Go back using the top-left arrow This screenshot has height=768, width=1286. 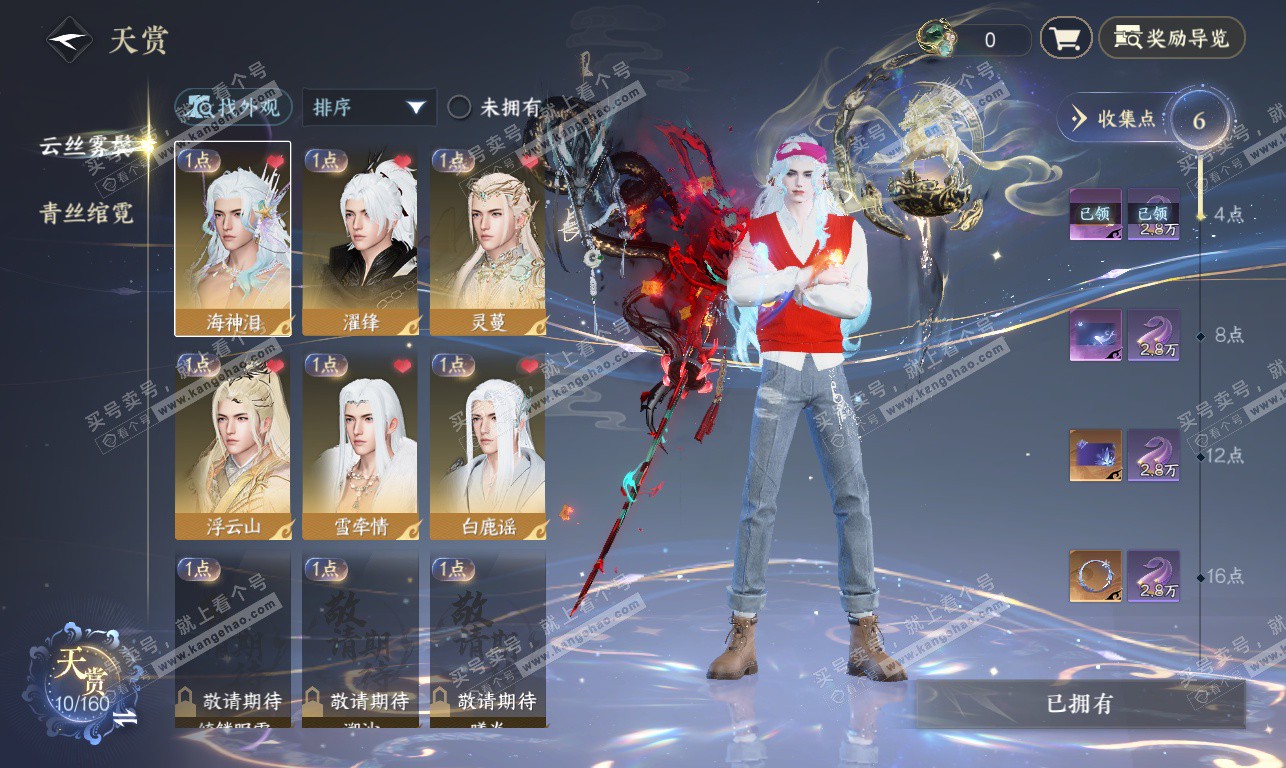coord(67,41)
